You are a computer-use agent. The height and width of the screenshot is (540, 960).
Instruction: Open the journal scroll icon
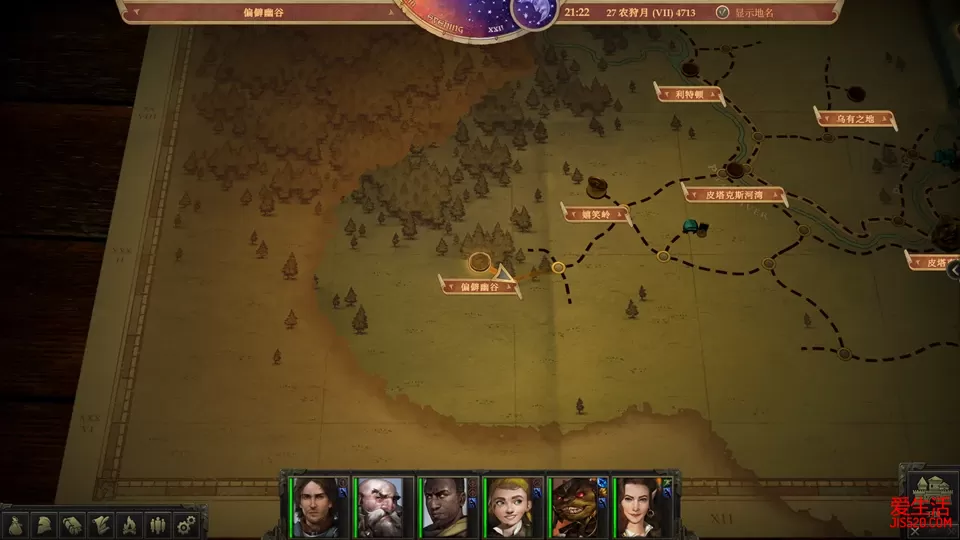click(101, 524)
